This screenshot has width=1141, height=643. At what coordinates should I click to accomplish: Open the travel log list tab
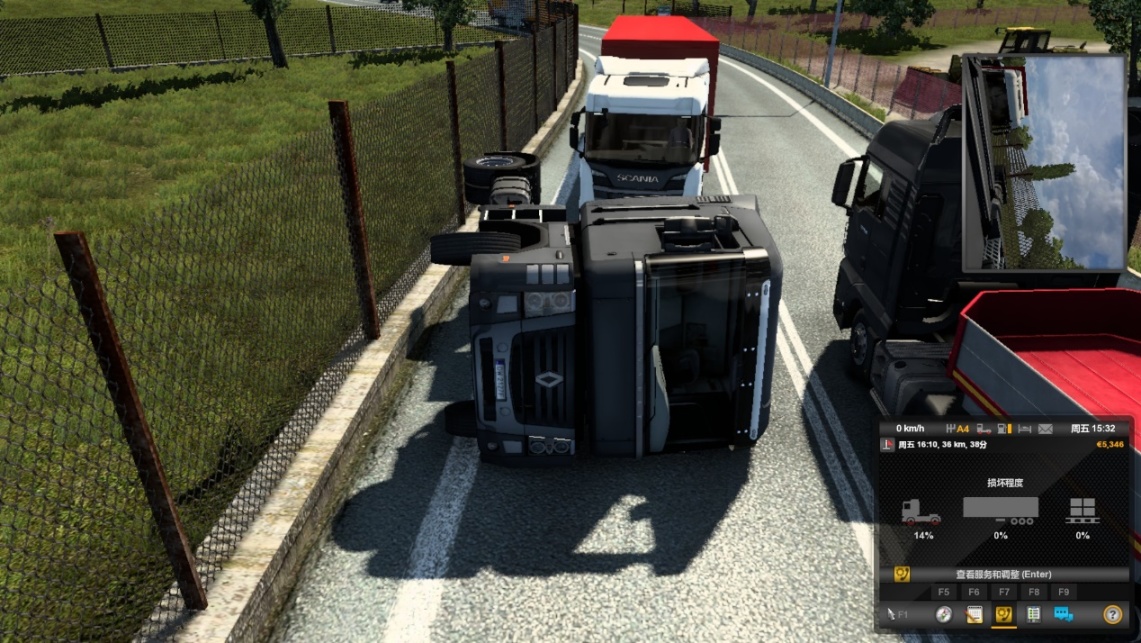pos(1033,615)
